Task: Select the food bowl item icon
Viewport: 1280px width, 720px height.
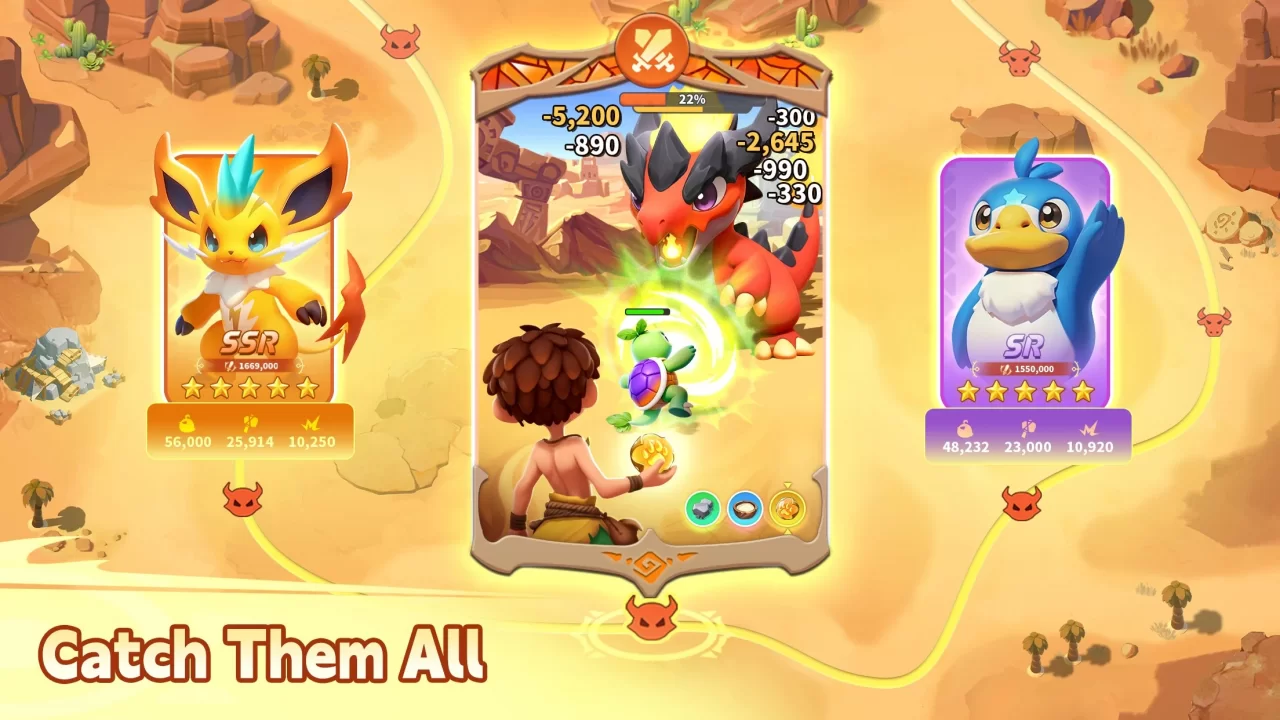Action: [743, 507]
